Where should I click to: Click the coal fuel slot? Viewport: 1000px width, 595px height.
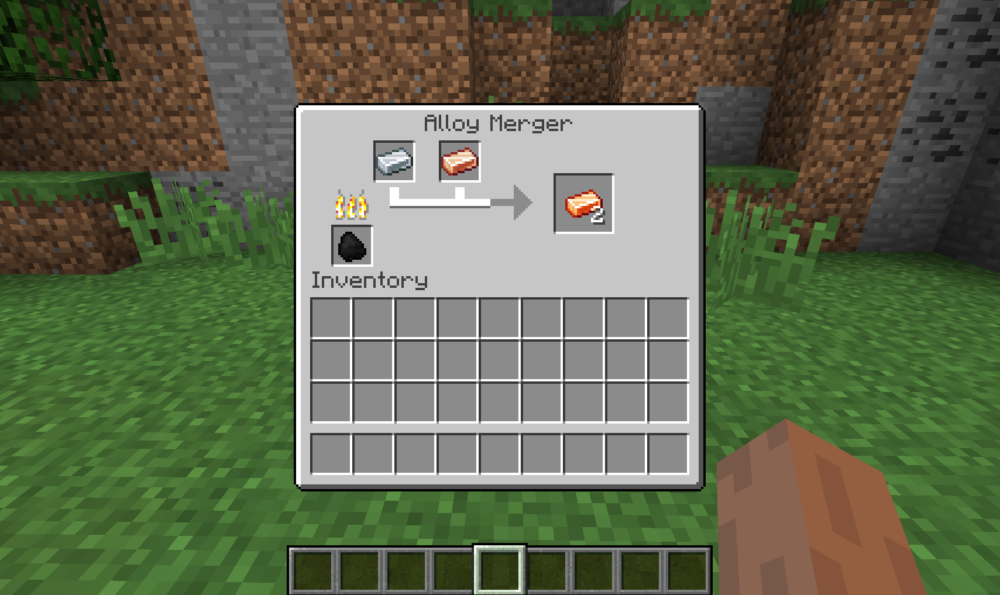[x=352, y=245]
